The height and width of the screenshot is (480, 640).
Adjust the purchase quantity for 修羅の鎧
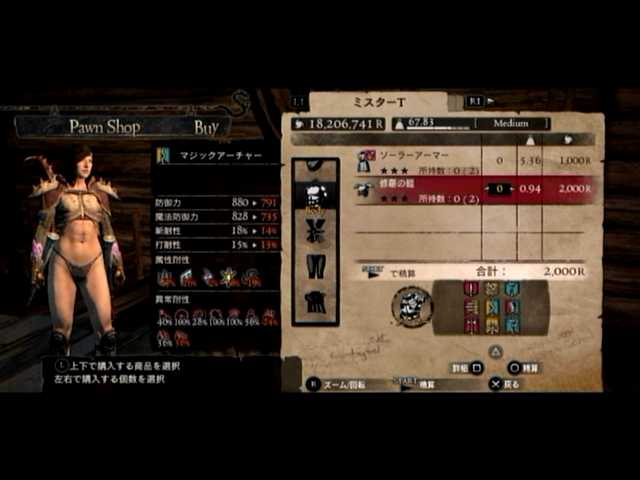[499, 188]
